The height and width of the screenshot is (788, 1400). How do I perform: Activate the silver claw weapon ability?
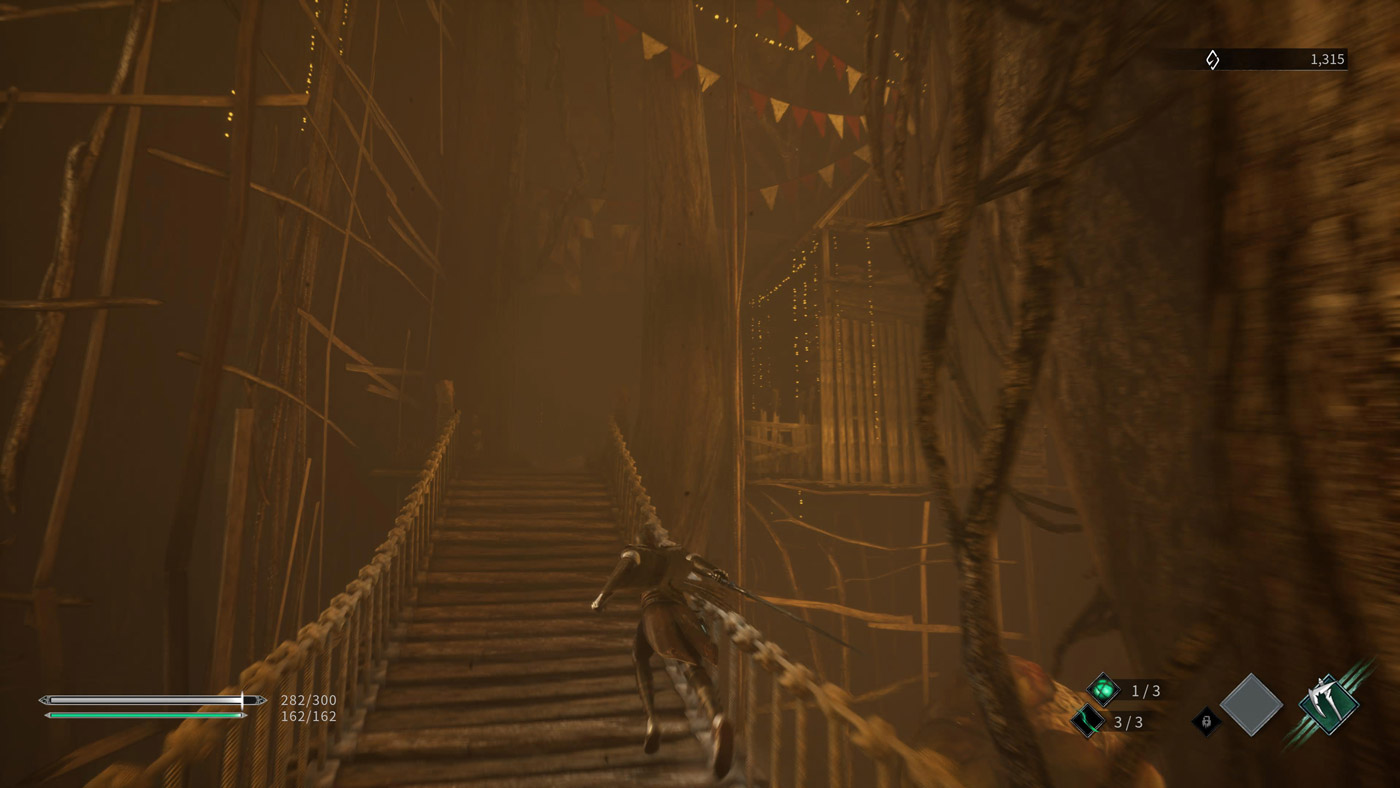(1329, 705)
